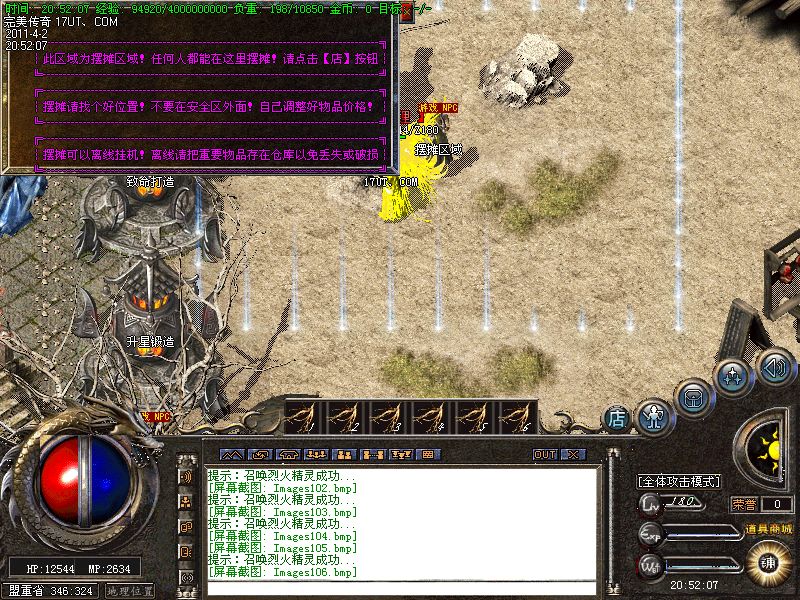Click the OUT logout button
Image resolution: width=800 pixels, height=600 pixels.
point(544,454)
